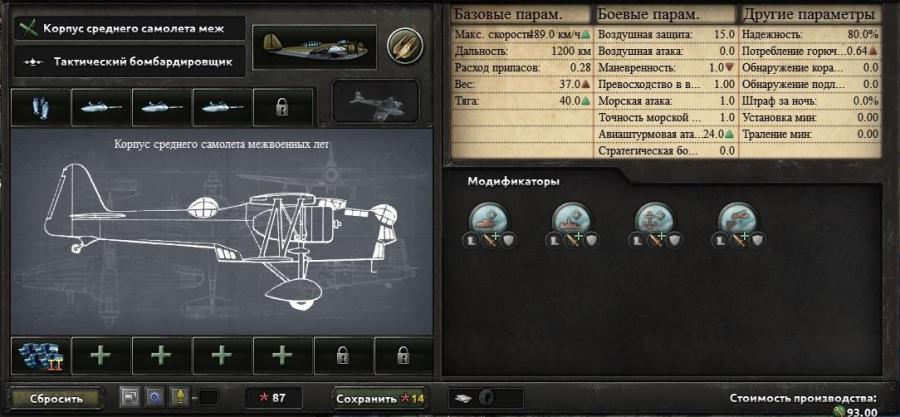Click the round gold bombs emblem button
The width and height of the screenshot is (900, 417).
pos(404,43)
